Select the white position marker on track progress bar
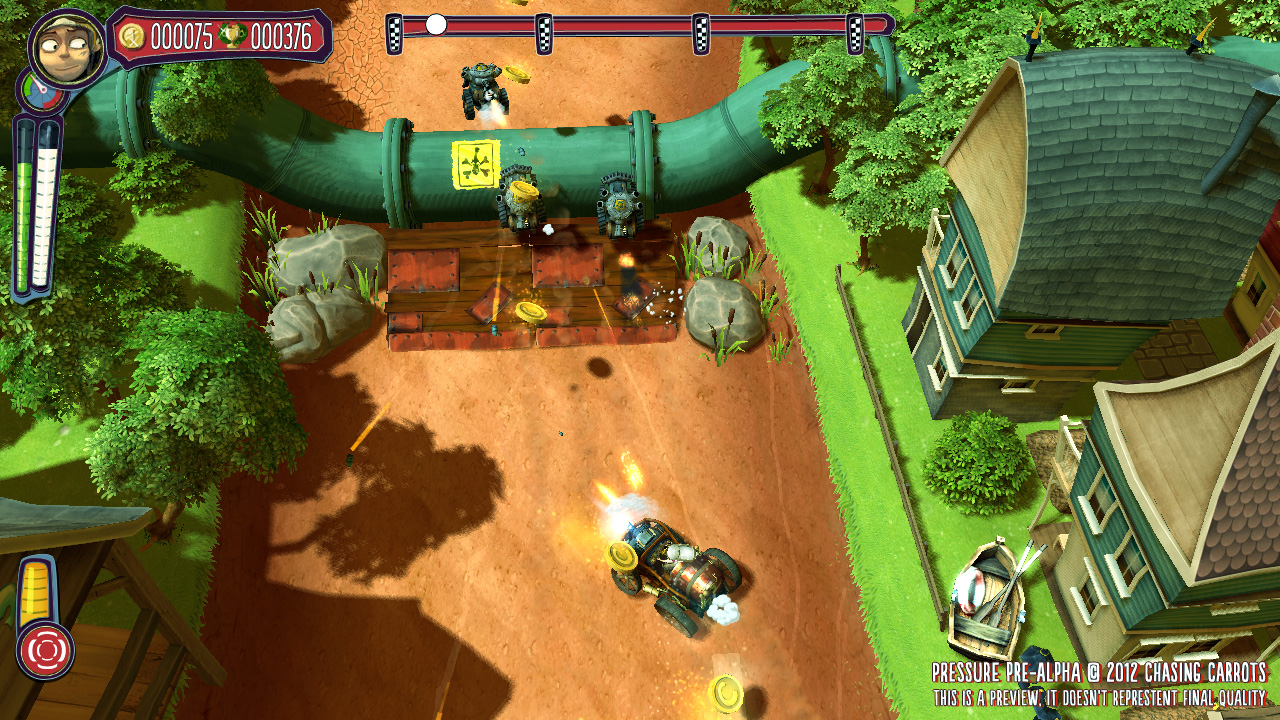 tap(436, 25)
